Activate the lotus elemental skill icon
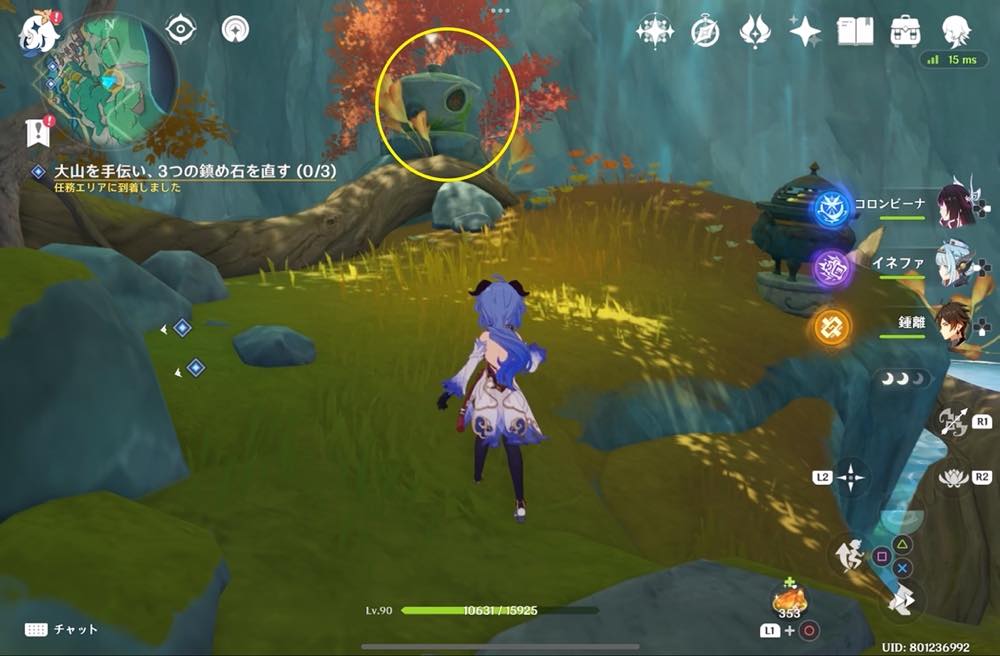The width and height of the screenshot is (1000, 656). [x=953, y=478]
